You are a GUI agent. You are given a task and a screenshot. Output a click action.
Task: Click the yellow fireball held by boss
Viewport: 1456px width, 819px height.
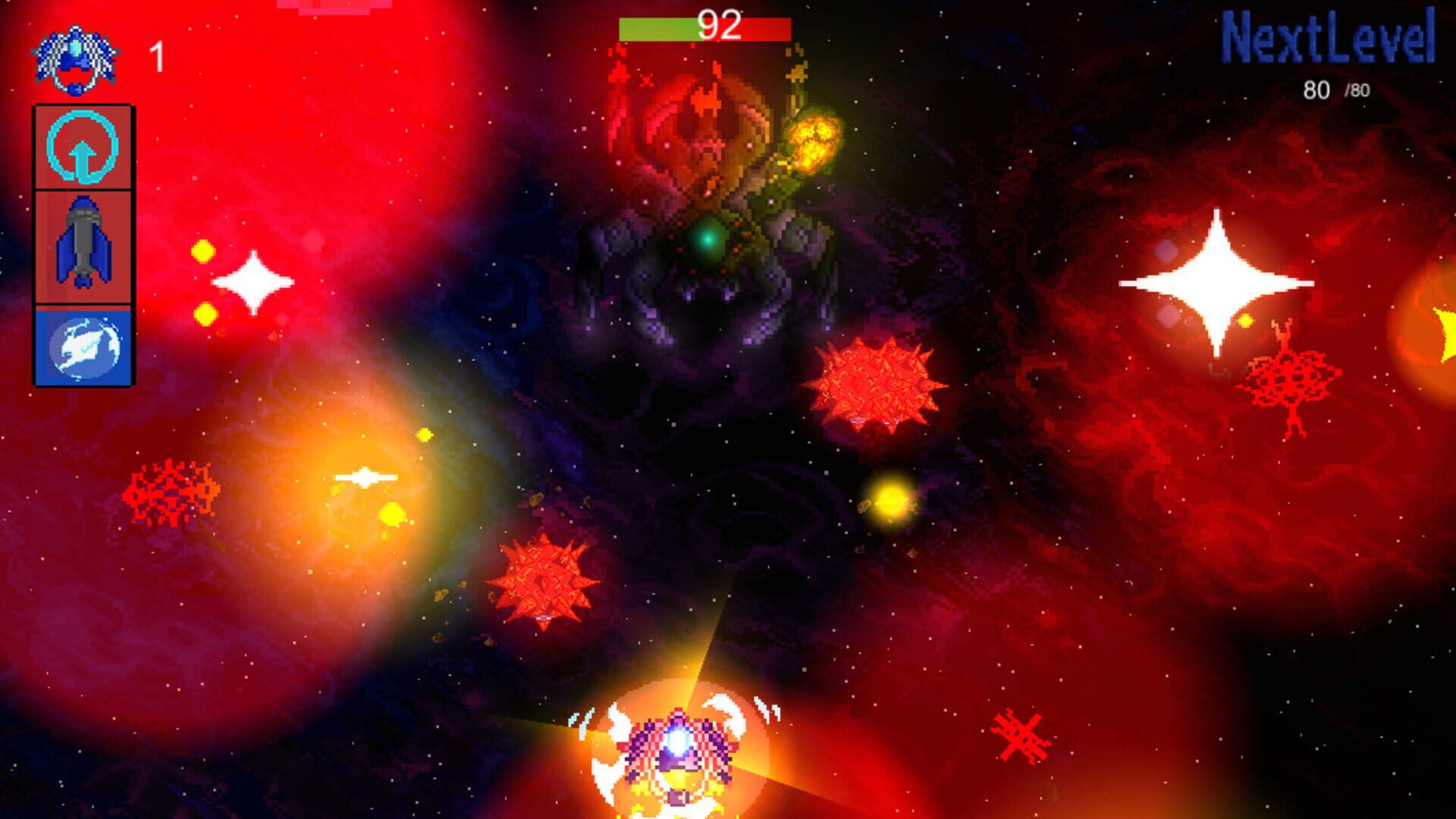tap(815, 144)
